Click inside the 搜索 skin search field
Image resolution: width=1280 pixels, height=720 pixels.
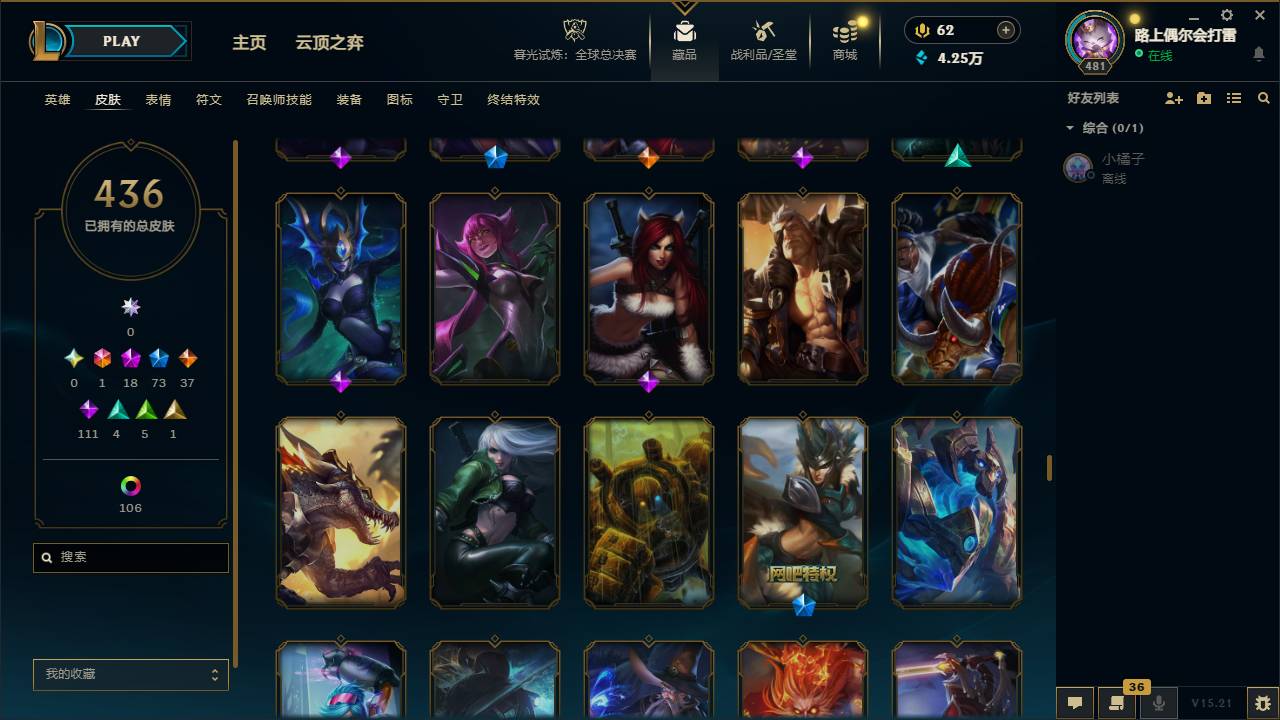click(x=130, y=557)
